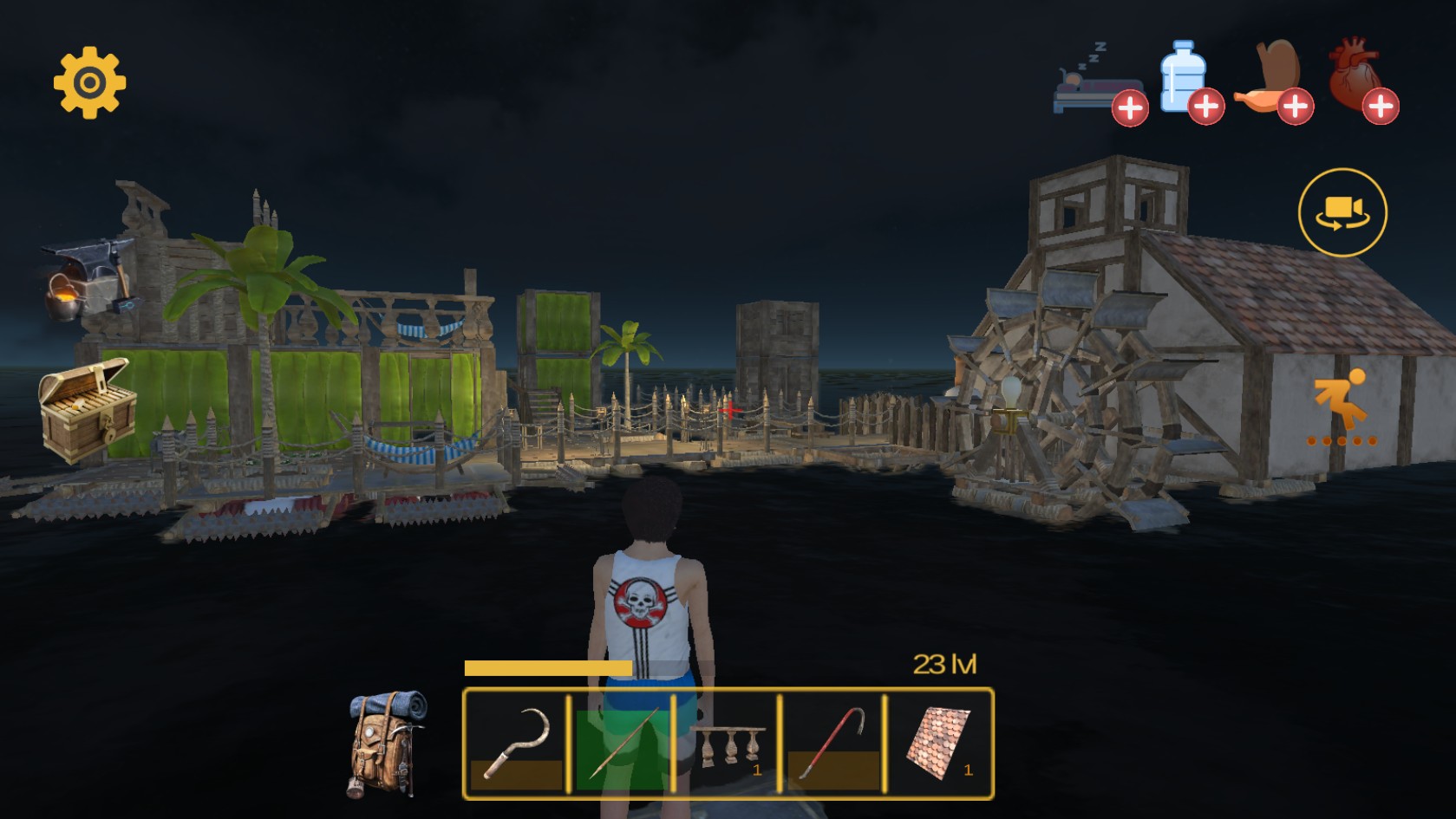Image resolution: width=1456 pixels, height=819 pixels.
Task: Select the hook tool hotbar slot
Action: 517,744
